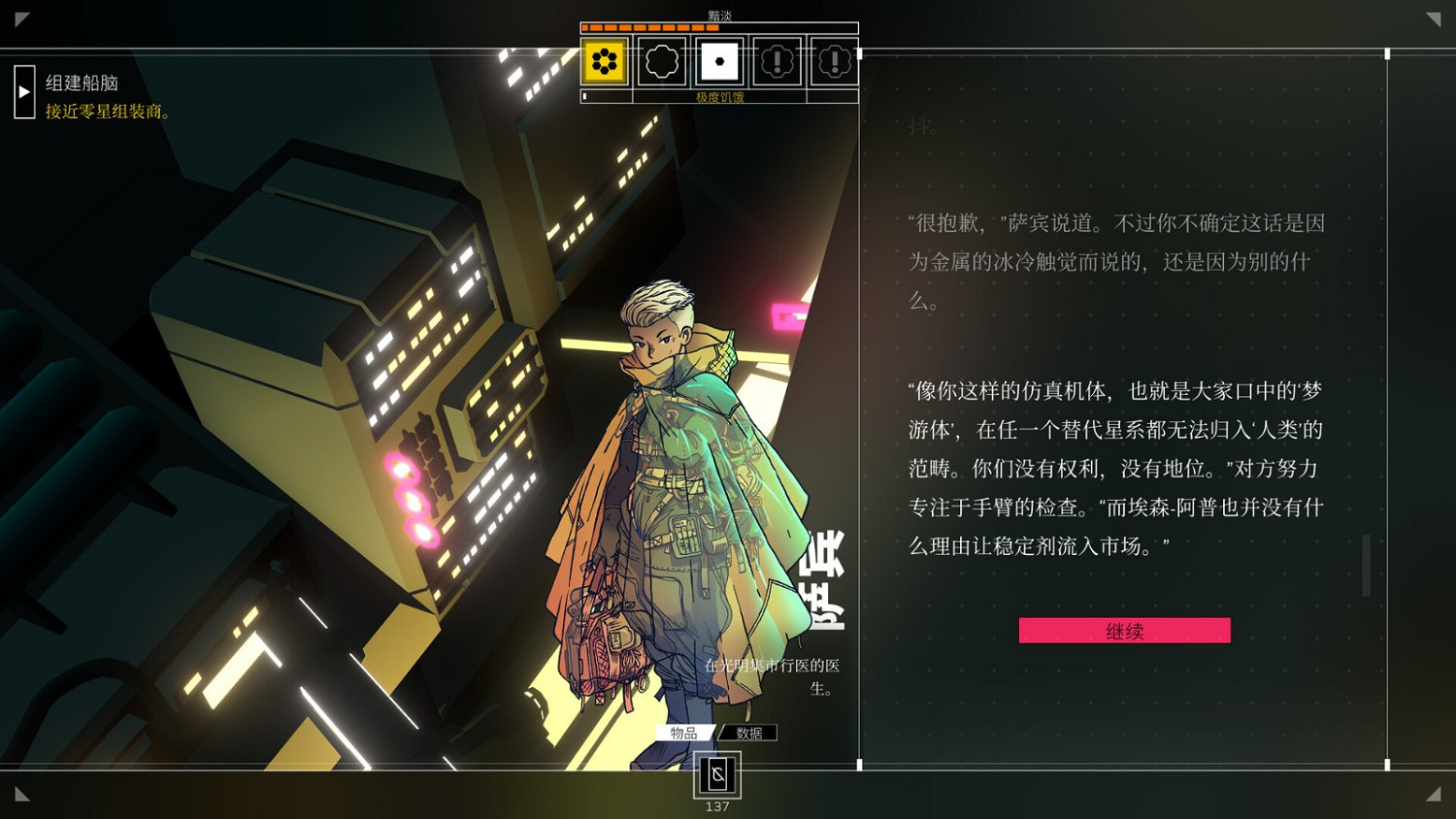Click the cryo chip currency icon above 137
Viewport: 1456px width, 819px height.
(x=718, y=774)
